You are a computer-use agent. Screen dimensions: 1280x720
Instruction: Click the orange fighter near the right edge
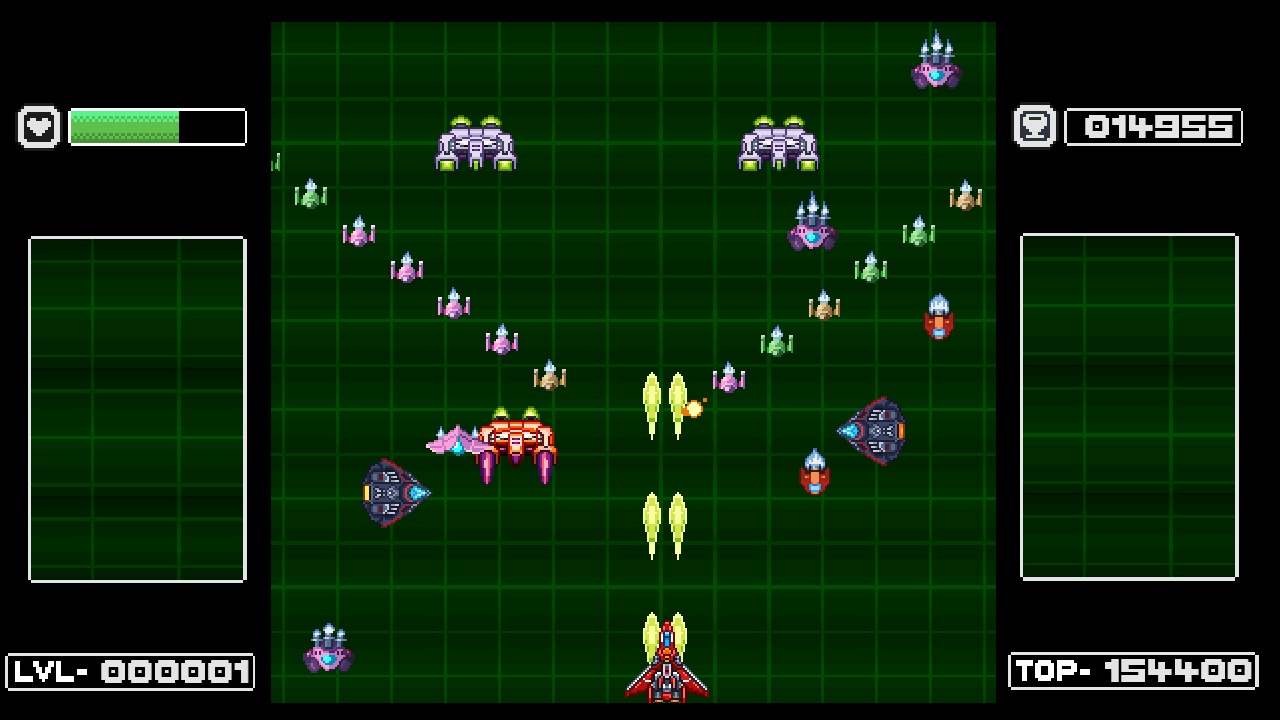tap(940, 320)
